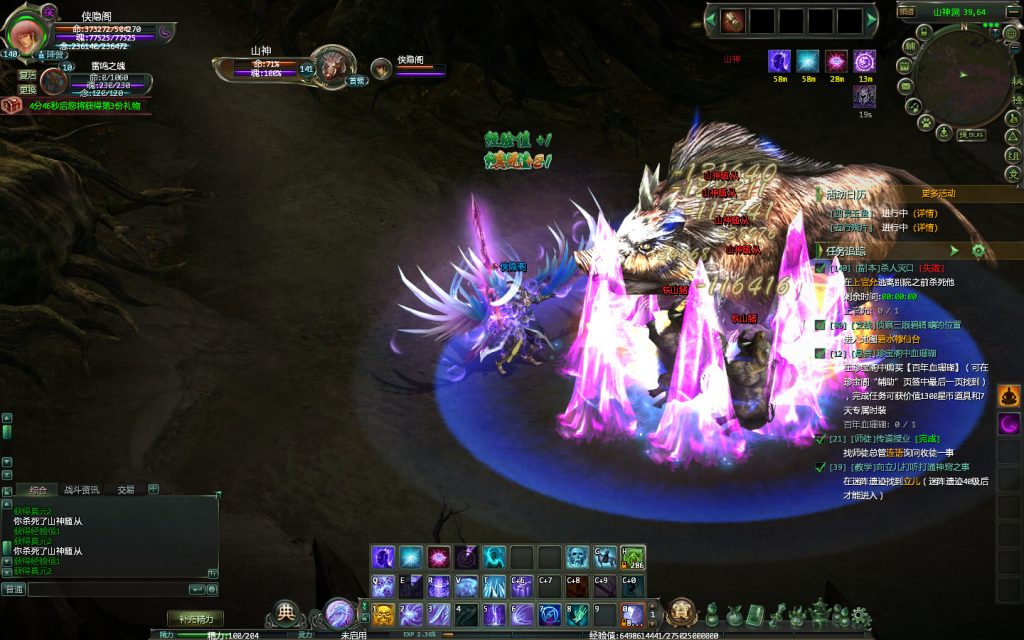This screenshot has width=1024, height=640.
Task: Click the 补充精力 button
Action: (194, 618)
